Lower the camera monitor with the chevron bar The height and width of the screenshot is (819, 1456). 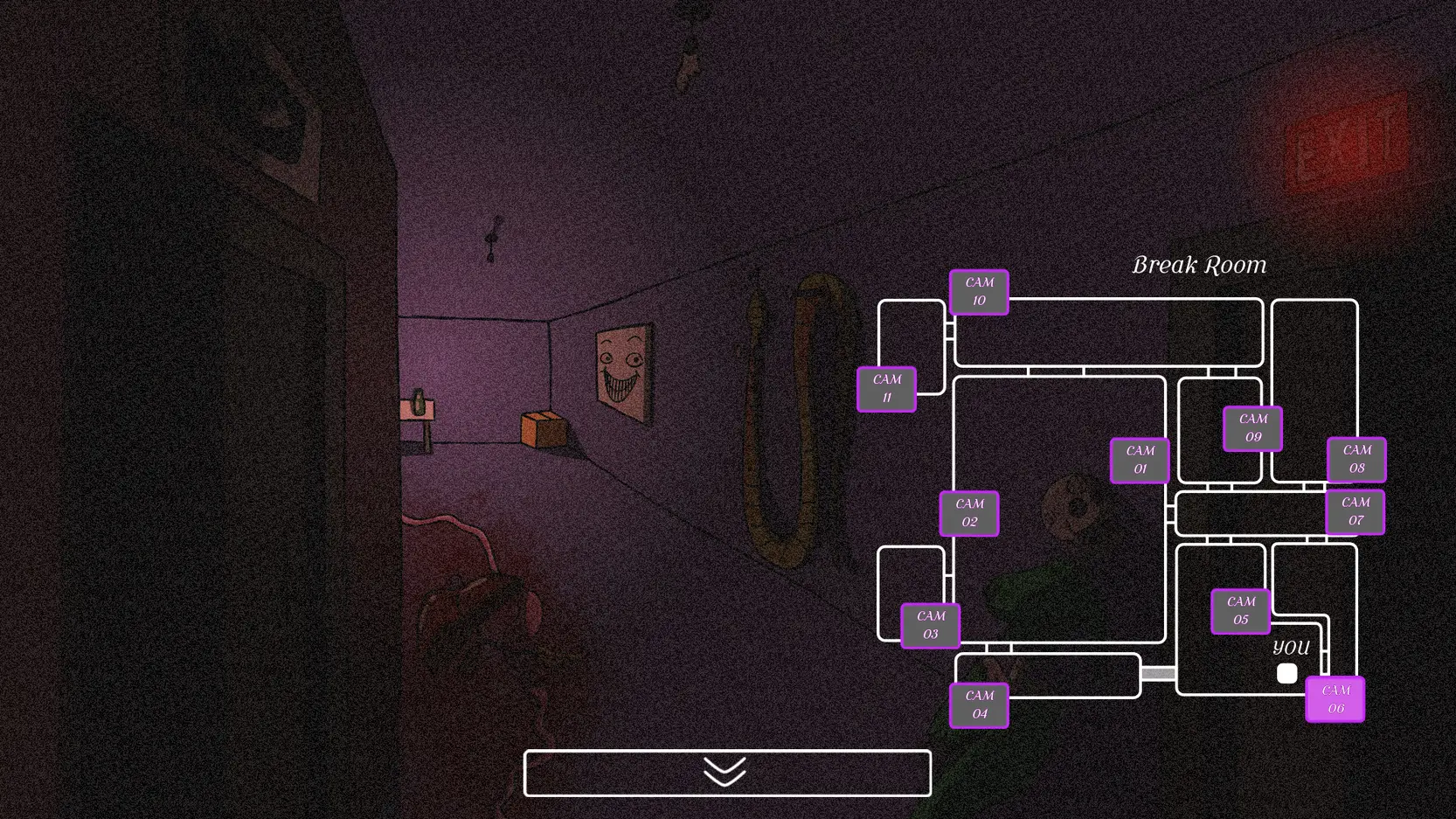[x=727, y=773]
